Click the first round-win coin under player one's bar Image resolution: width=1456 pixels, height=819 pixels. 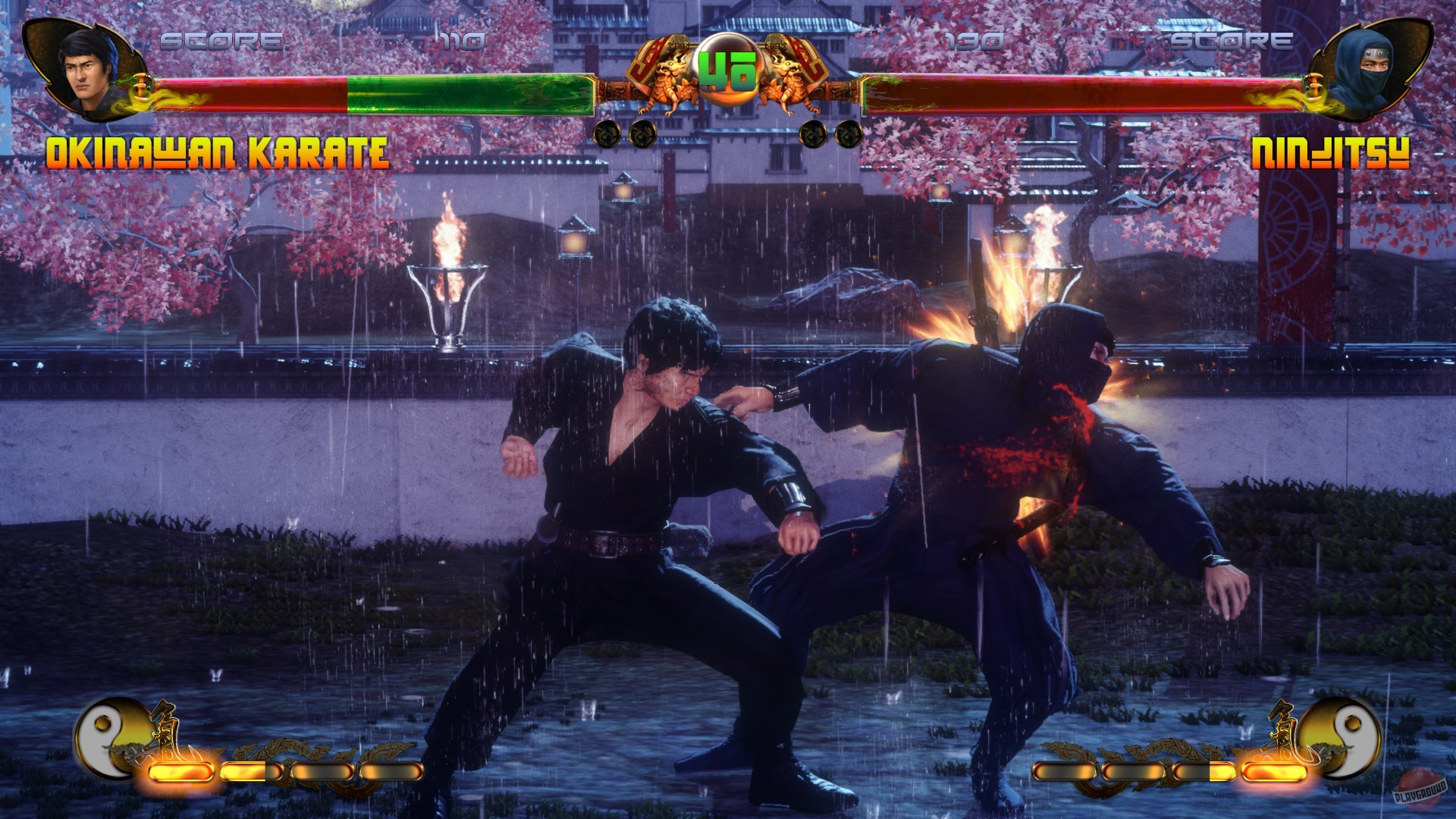tap(607, 133)
